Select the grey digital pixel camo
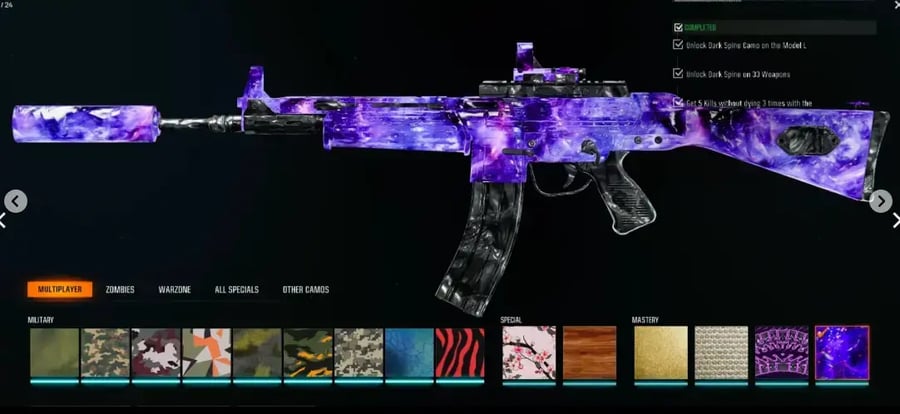The height and width of the screenshot is (414, 900). click(x=358, y=352)
